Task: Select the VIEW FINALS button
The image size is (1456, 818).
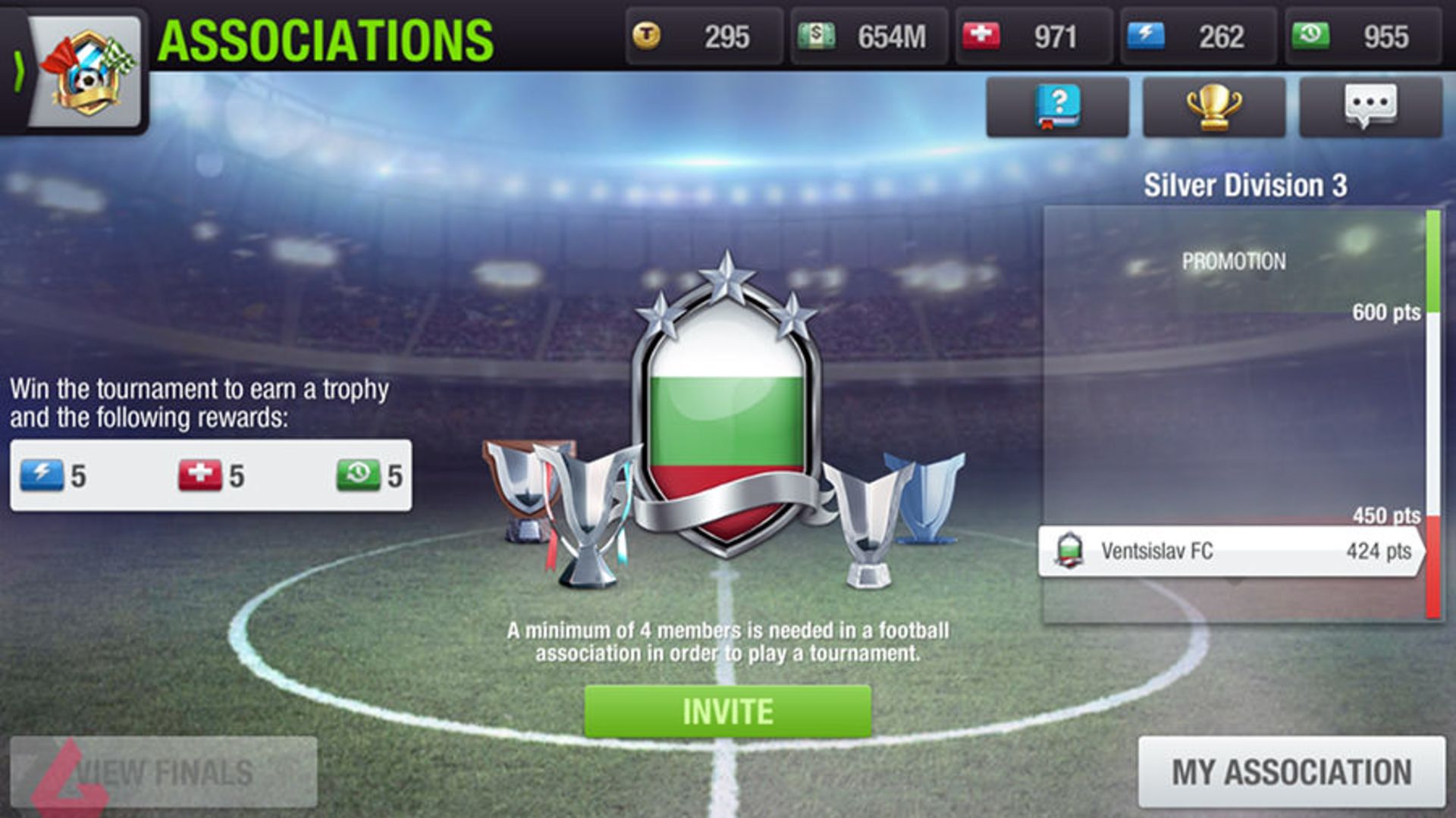Action: click(164, 772)
